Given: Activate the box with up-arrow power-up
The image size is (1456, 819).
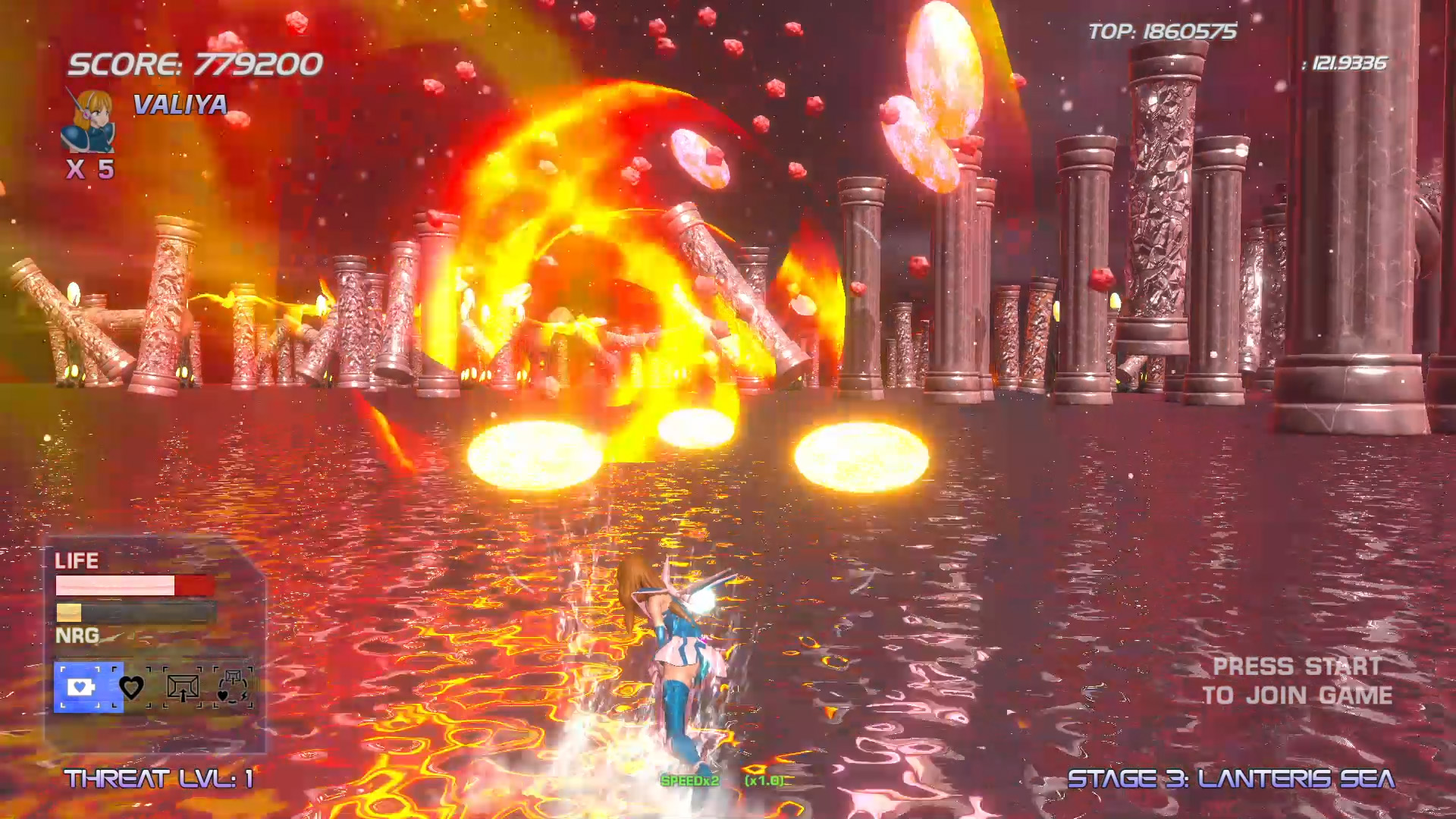Looking at the screenshot, I should (x=183, y=688).
